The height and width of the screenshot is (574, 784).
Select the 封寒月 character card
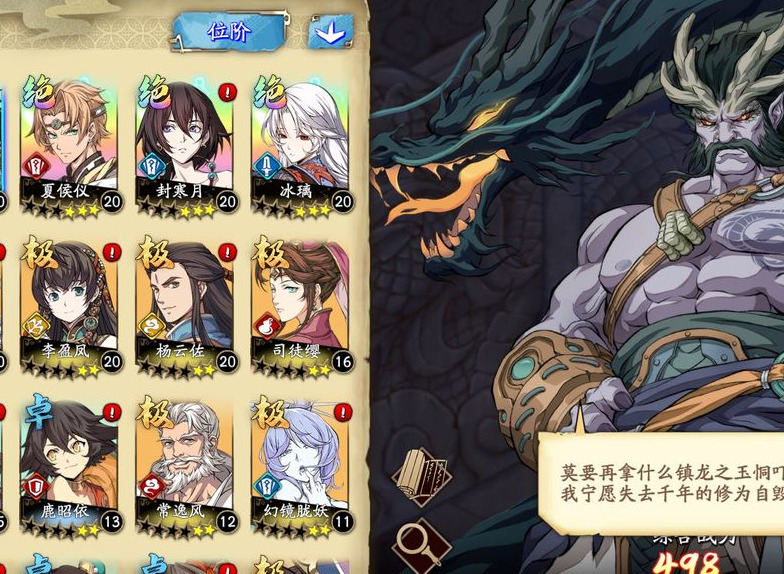pyautogui.click(x=184, y=141)
